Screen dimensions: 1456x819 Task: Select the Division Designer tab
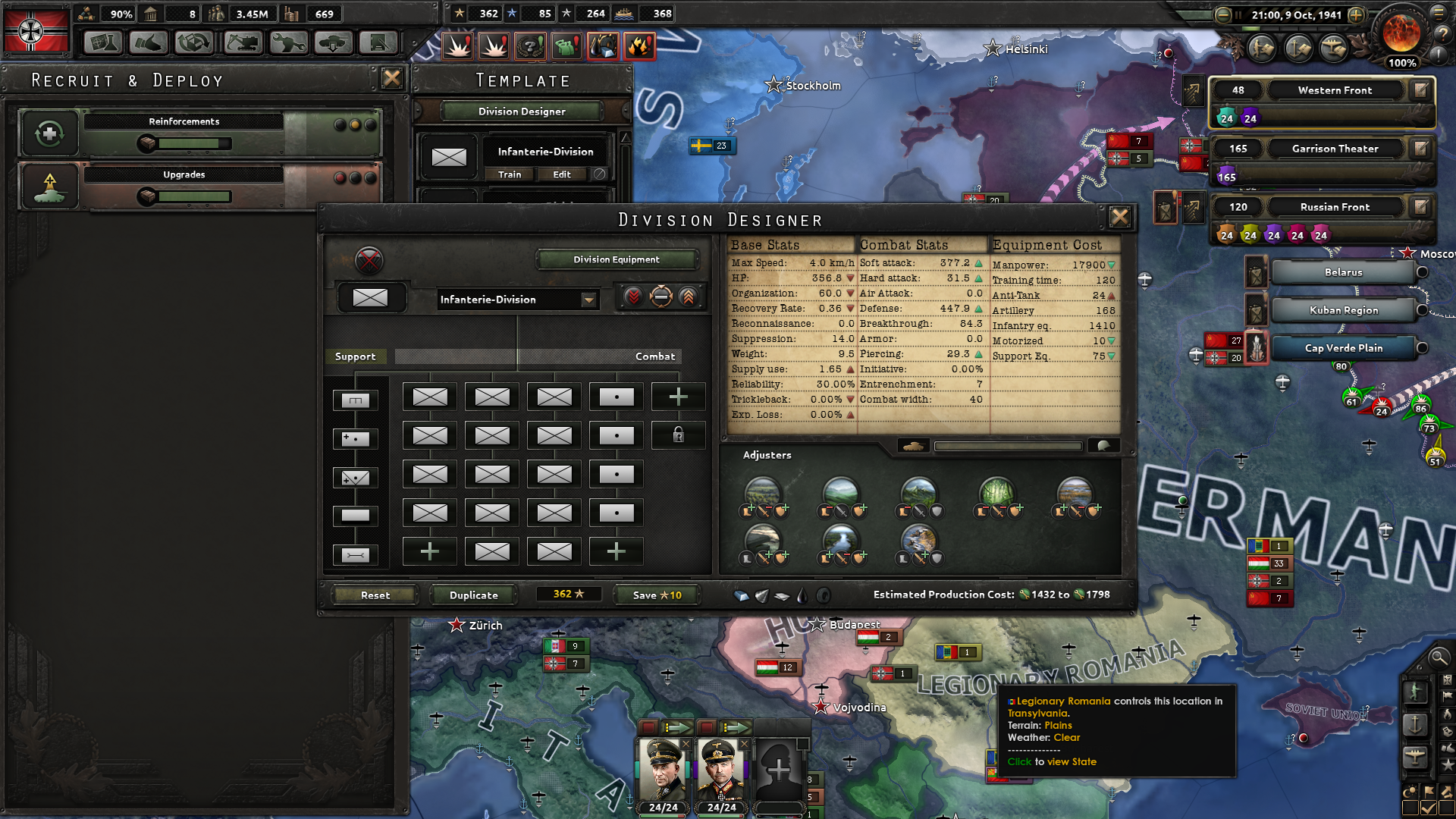[522, 111]
